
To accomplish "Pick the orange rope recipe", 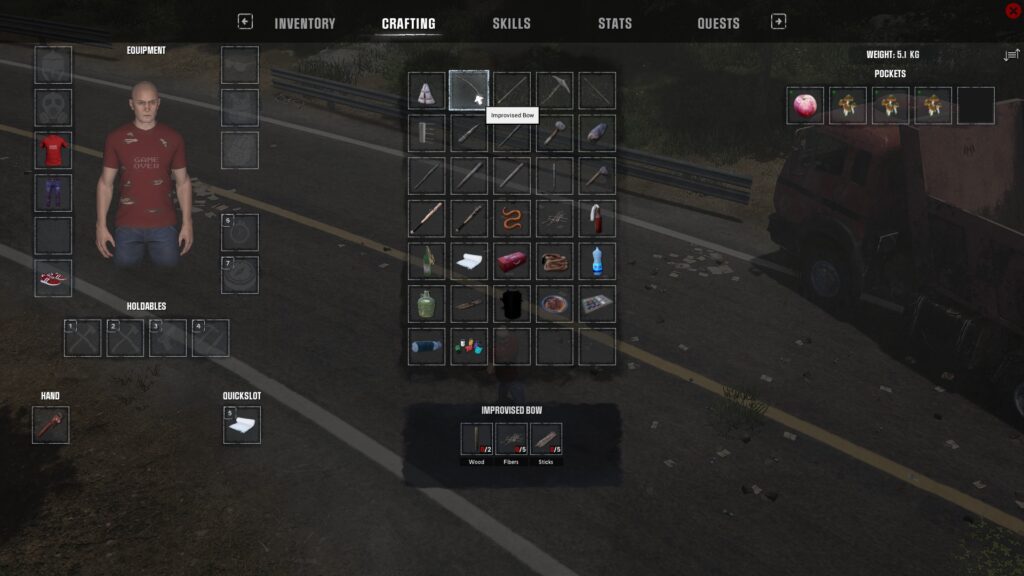I will click(x=511, y=218).
